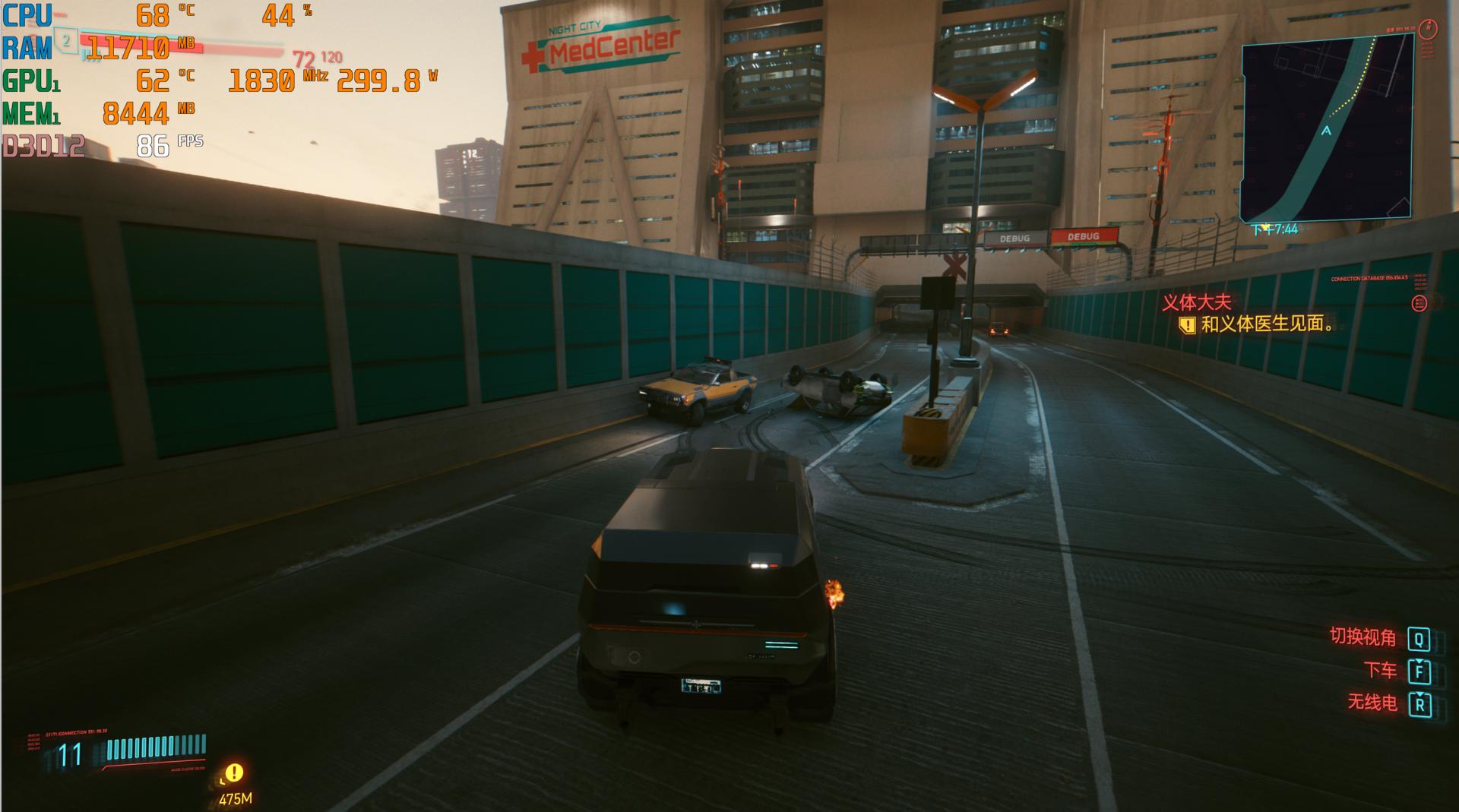Open the minimap in the corner

click(1326, 128)
